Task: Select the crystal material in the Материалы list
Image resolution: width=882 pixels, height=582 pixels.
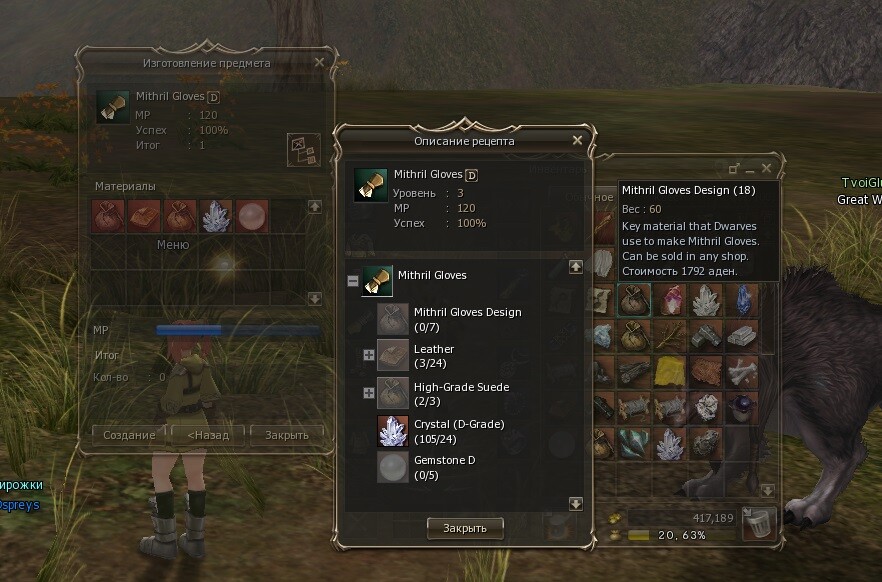Action: tap(217, 216)
